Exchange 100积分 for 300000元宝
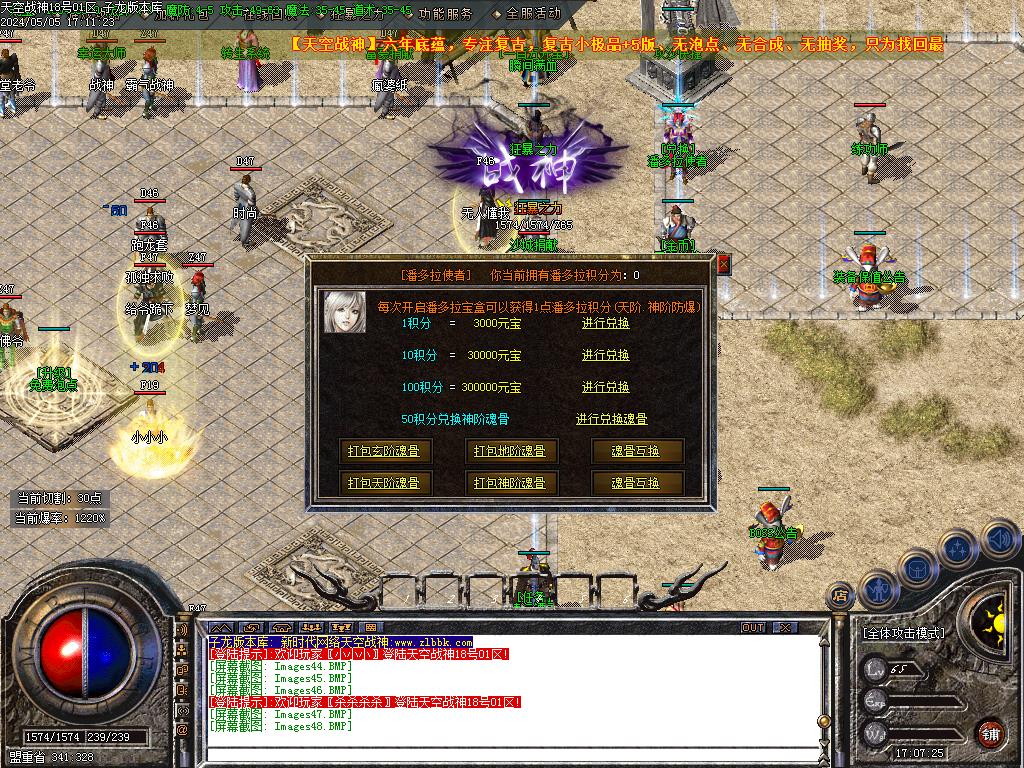Image resolution: width=1024 pixels, height=768 pixels. (605, 387)
